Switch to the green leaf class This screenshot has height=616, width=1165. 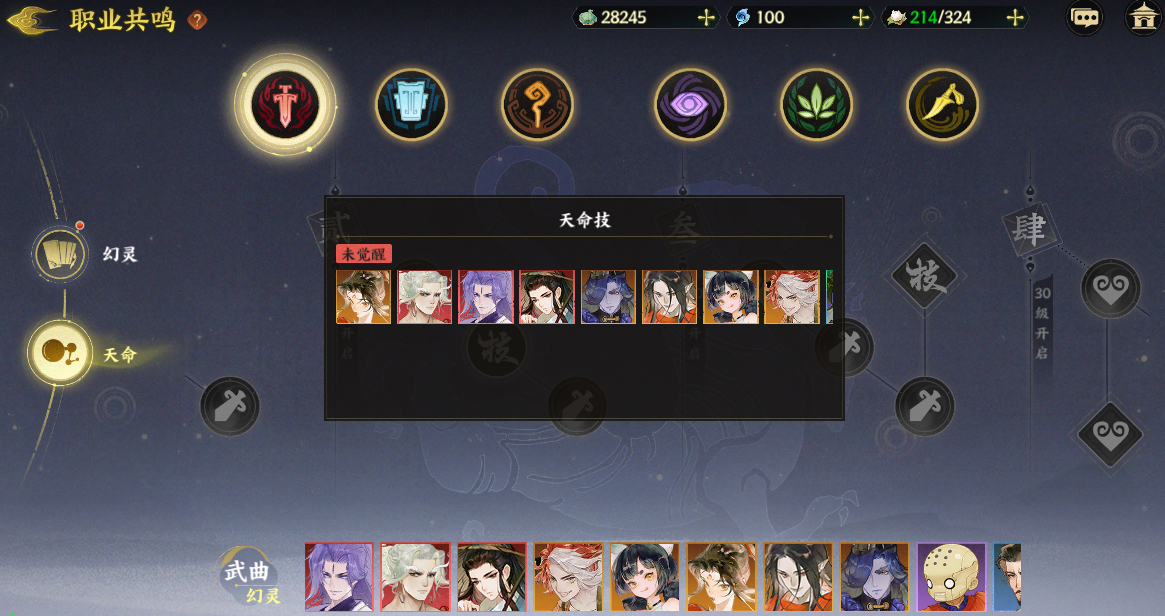816,104
